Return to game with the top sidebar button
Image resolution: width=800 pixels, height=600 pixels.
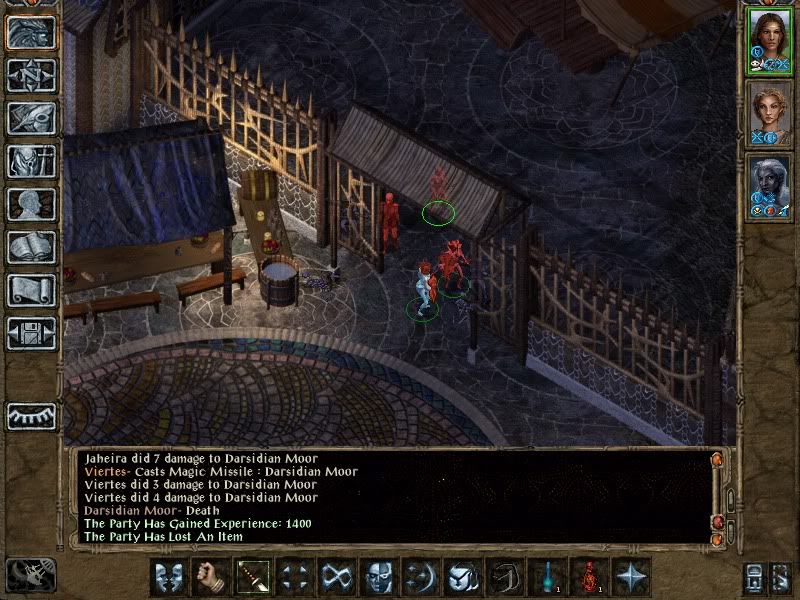click(31, 32)
